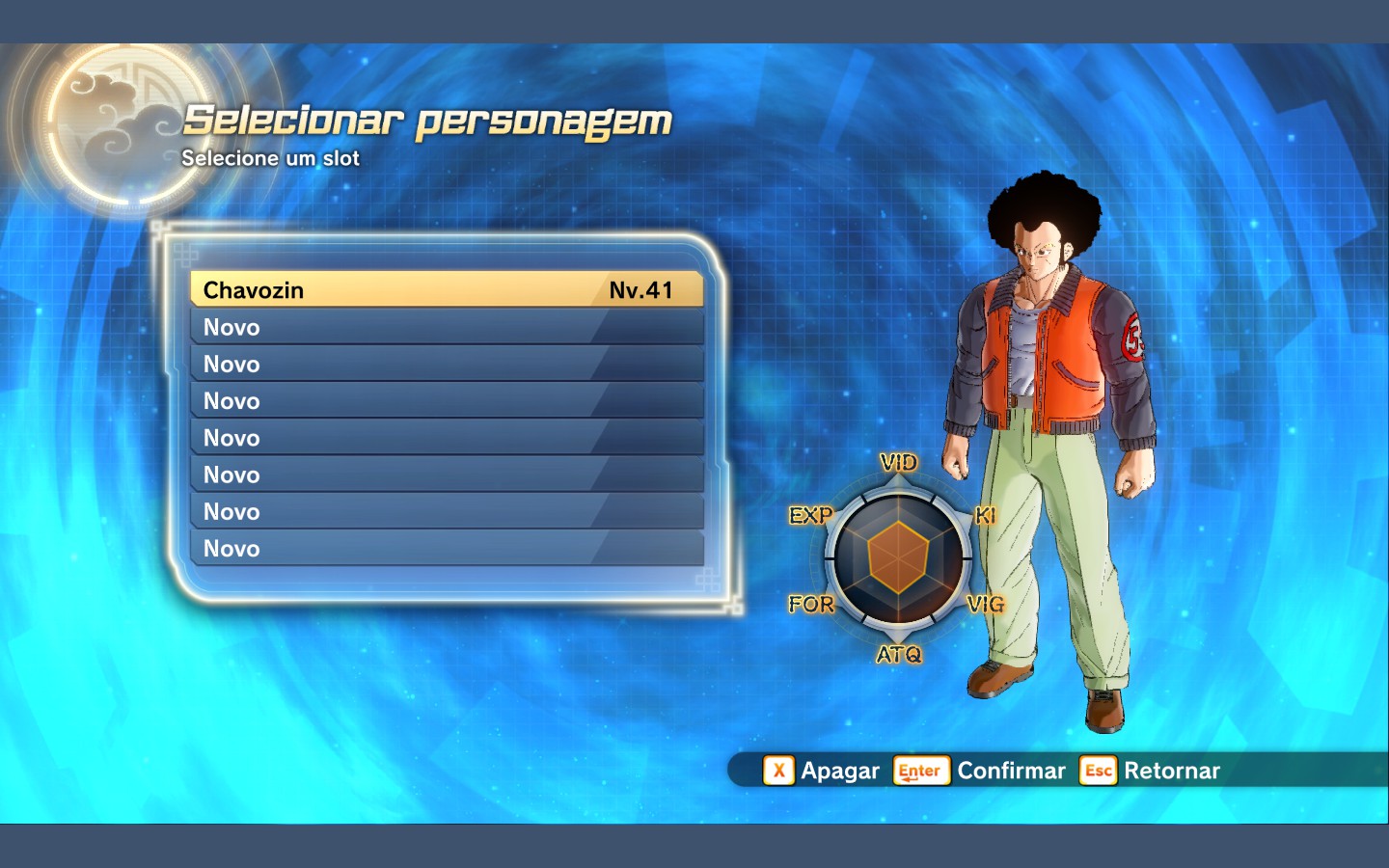Viewport: 1389px width, 868px height.
Task: Select the KI stat label on hexagon
Action: [986, 516]
